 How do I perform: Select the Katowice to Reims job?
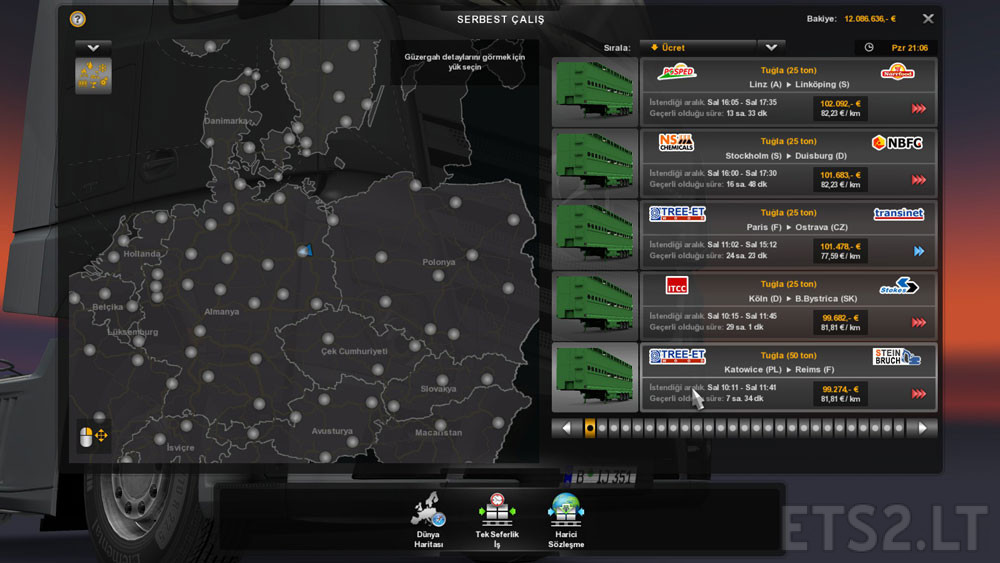[x=787, y=377]
